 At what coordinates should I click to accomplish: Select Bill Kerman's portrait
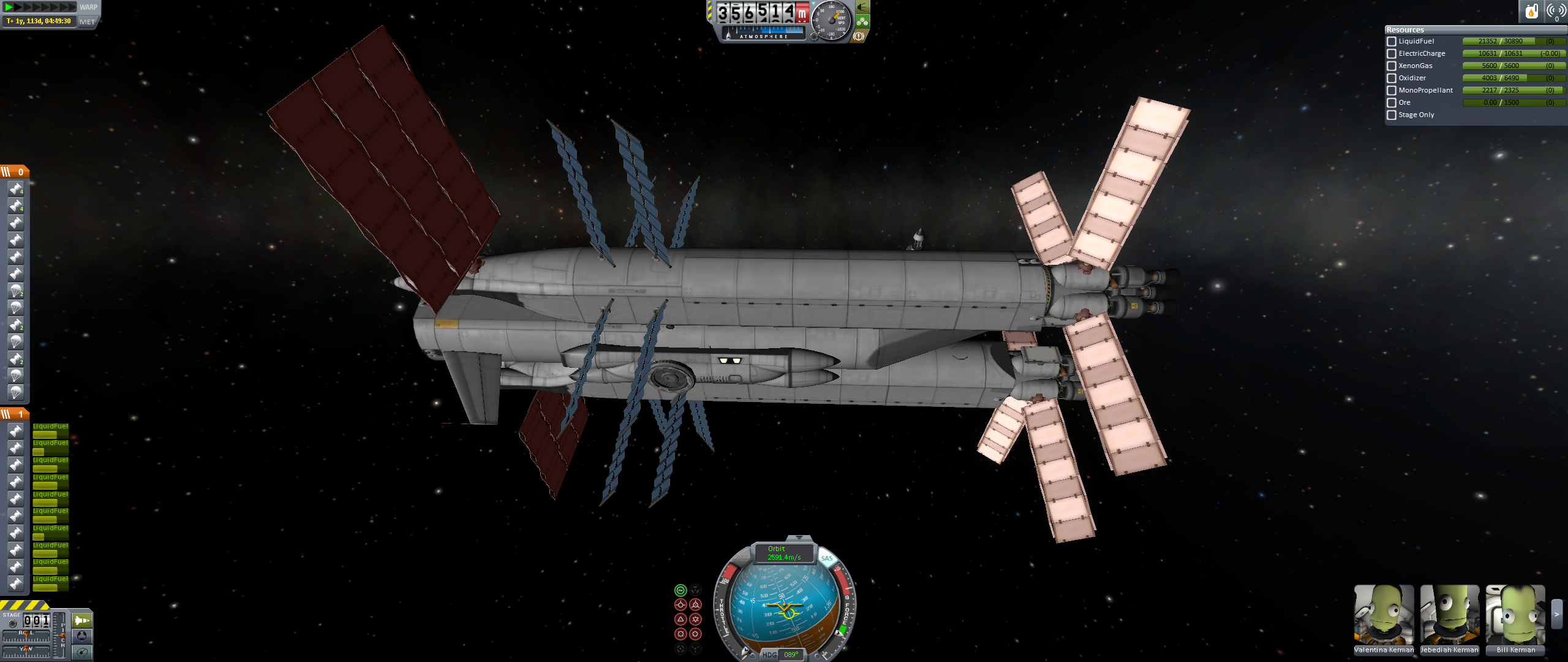[1515, 615]
